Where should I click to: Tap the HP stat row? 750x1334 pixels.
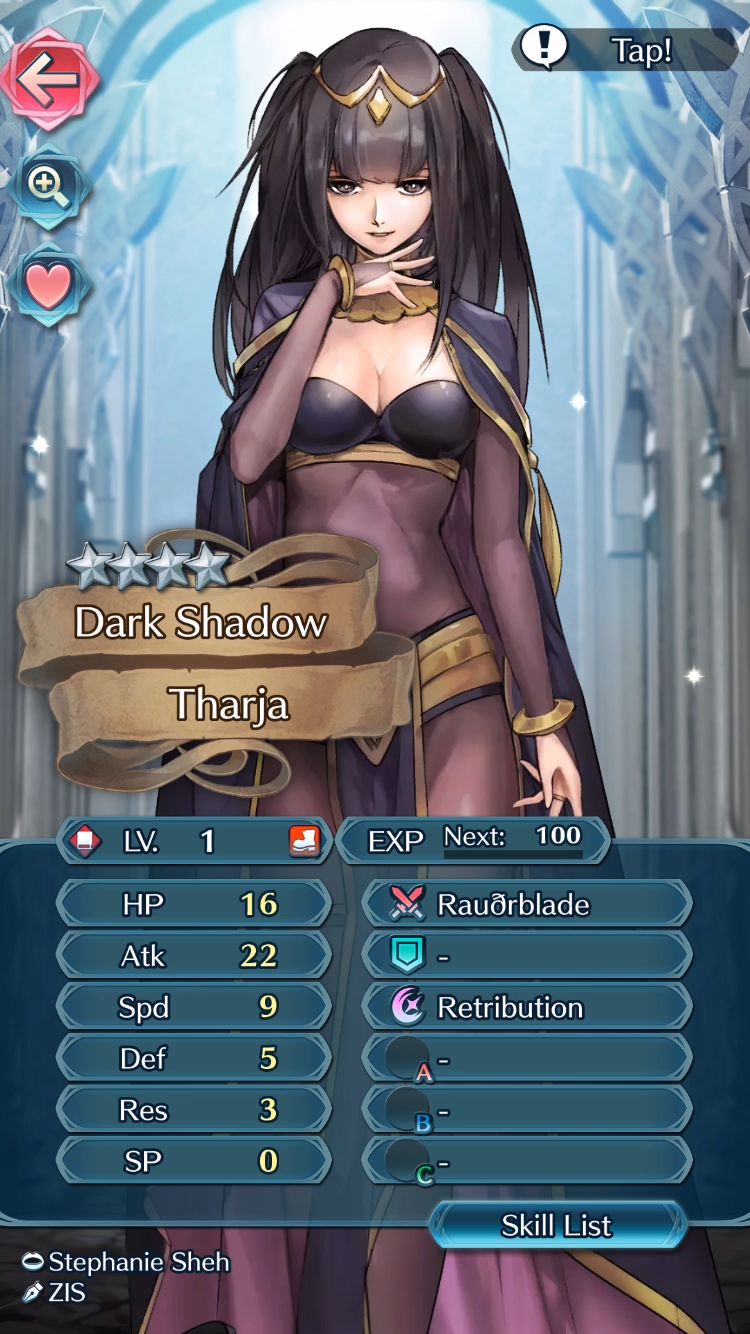pos(194,904)
